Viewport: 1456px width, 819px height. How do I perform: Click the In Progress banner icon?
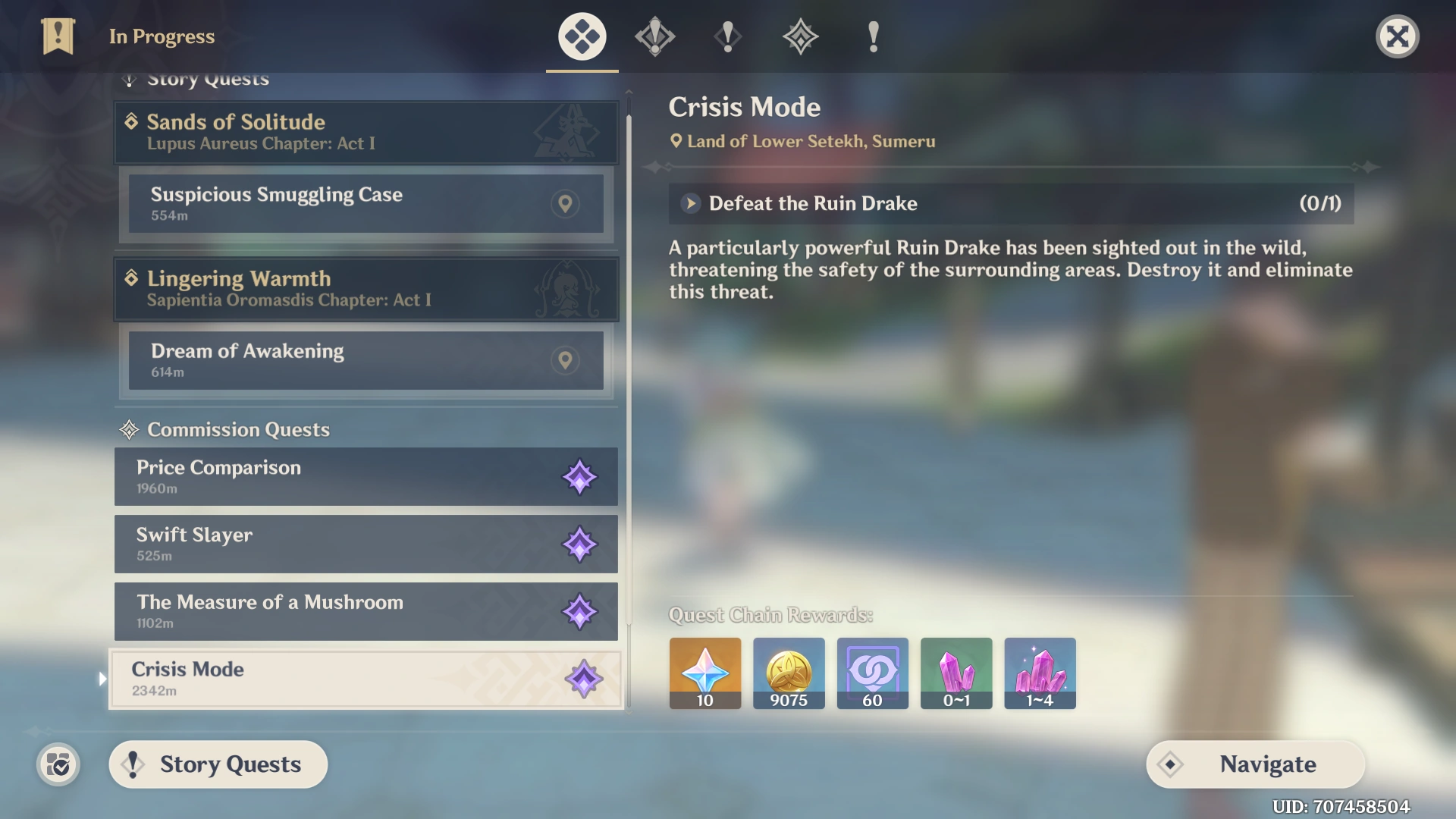[x=58, y=36]
